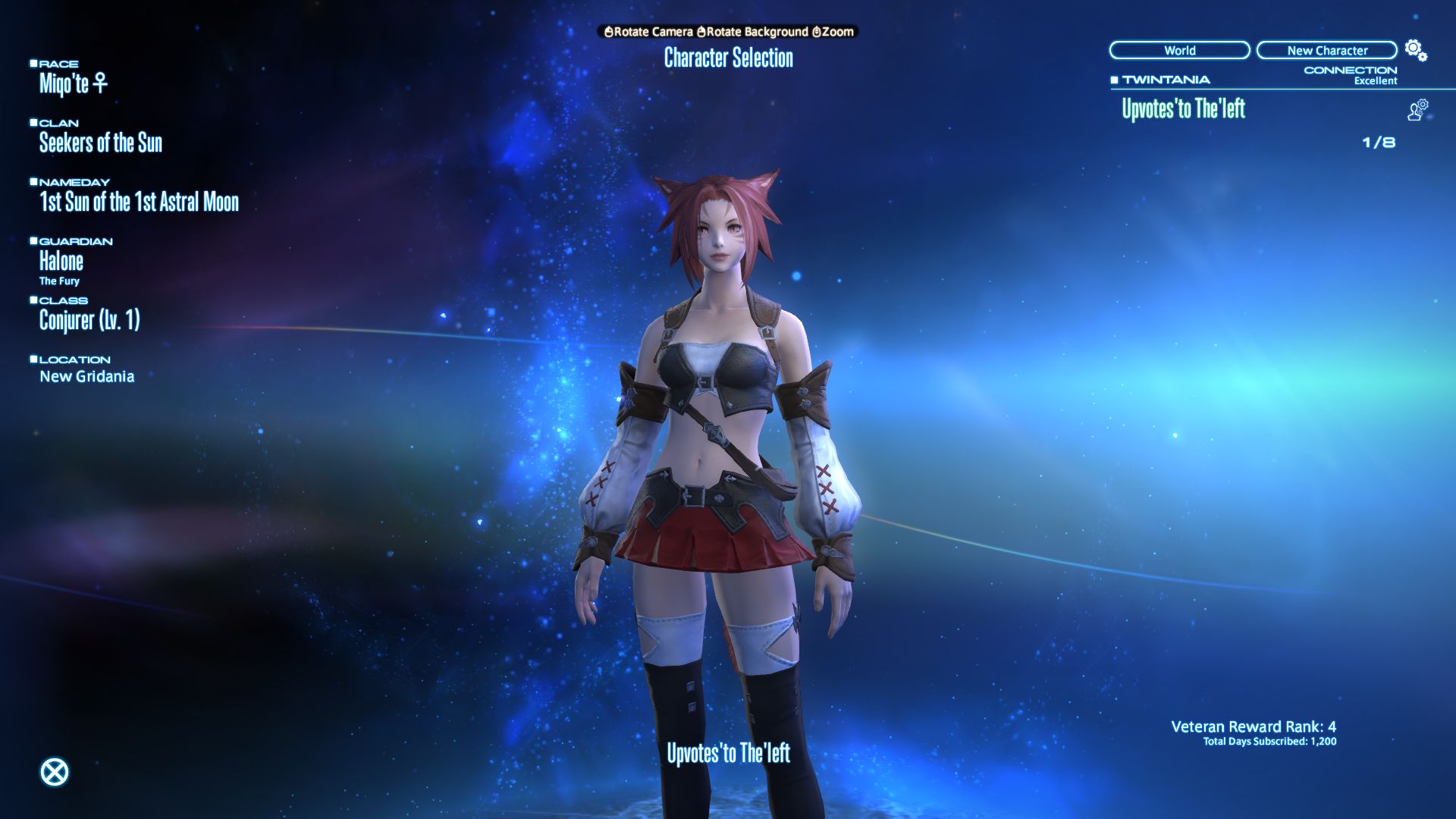Click the Zoom mouse icon
Screen dimensions: 1456x819
coord(816,33)
